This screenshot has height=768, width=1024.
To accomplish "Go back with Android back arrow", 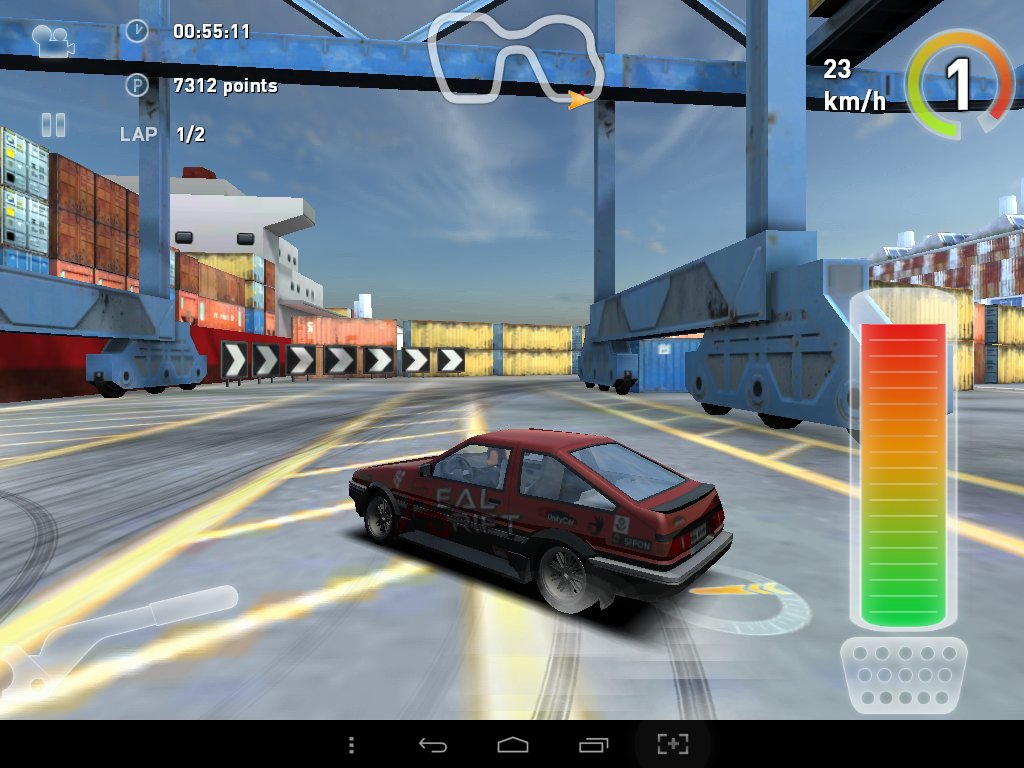I will click(432, 745).
